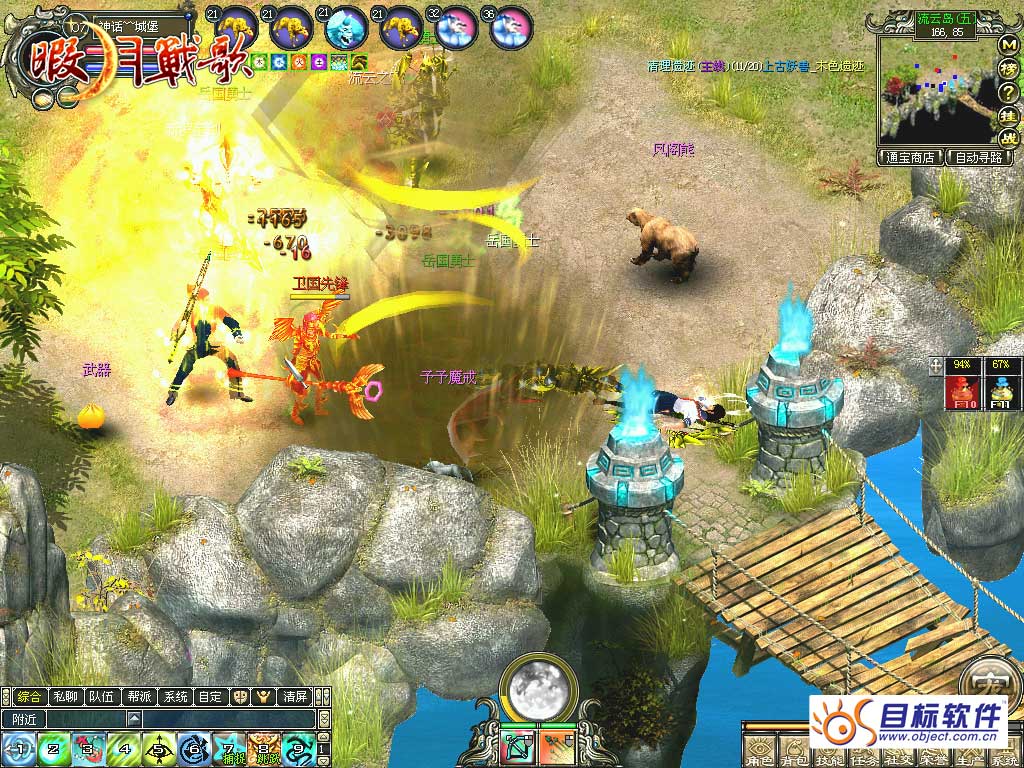Switch to the 私聊 private chat tab
Viewport: 1024px width, 768px height.
pyautogui.click(x=65, y=696)
